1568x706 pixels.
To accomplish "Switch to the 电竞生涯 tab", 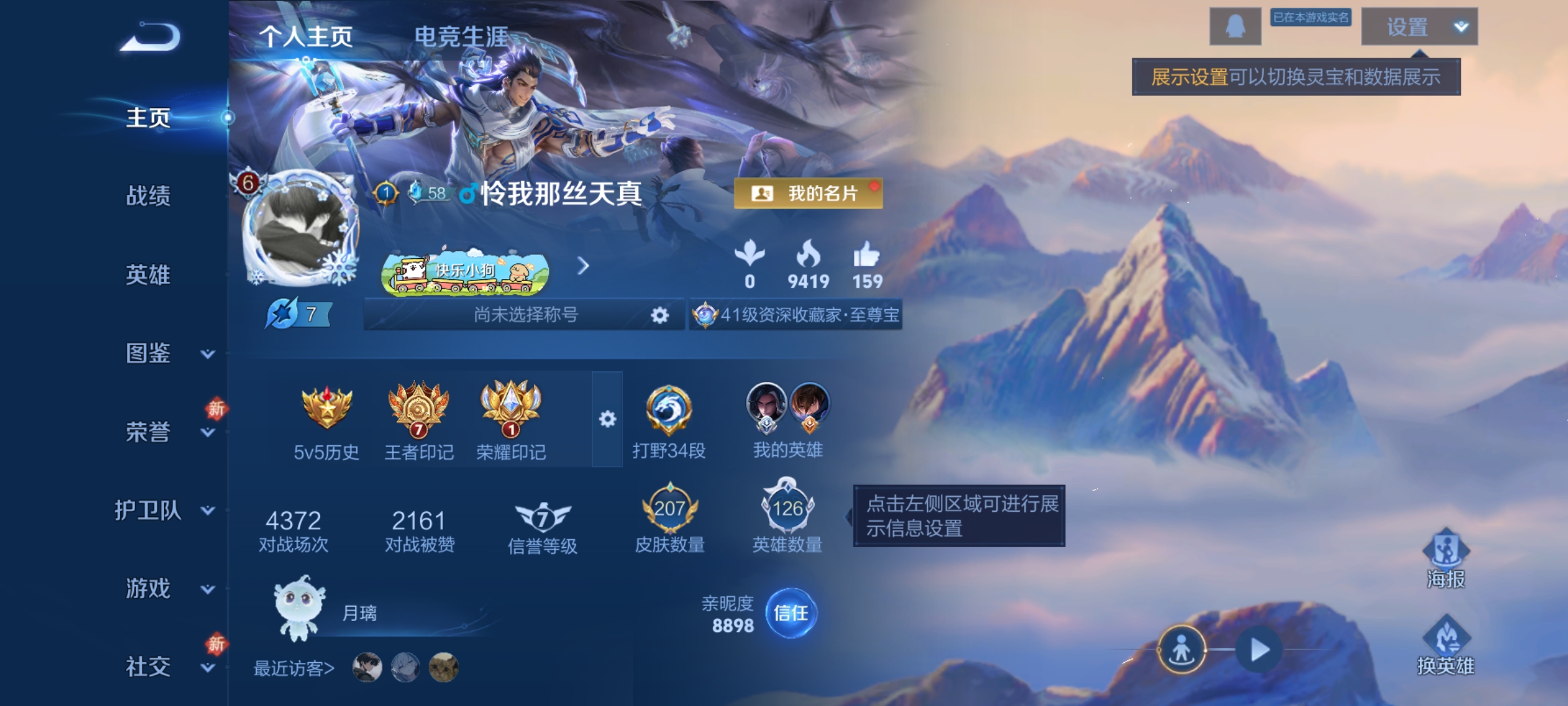I will pos(463,36).
